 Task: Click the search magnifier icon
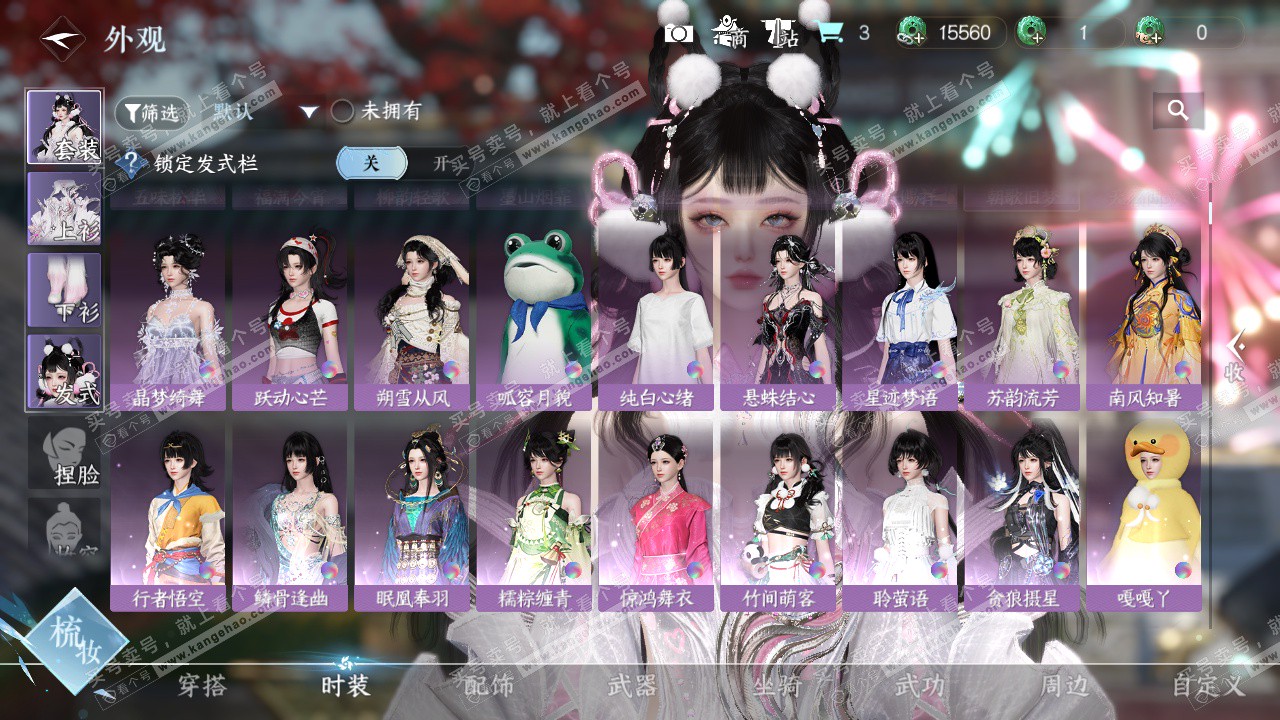pyautogui.click(x=1178, y=110)
